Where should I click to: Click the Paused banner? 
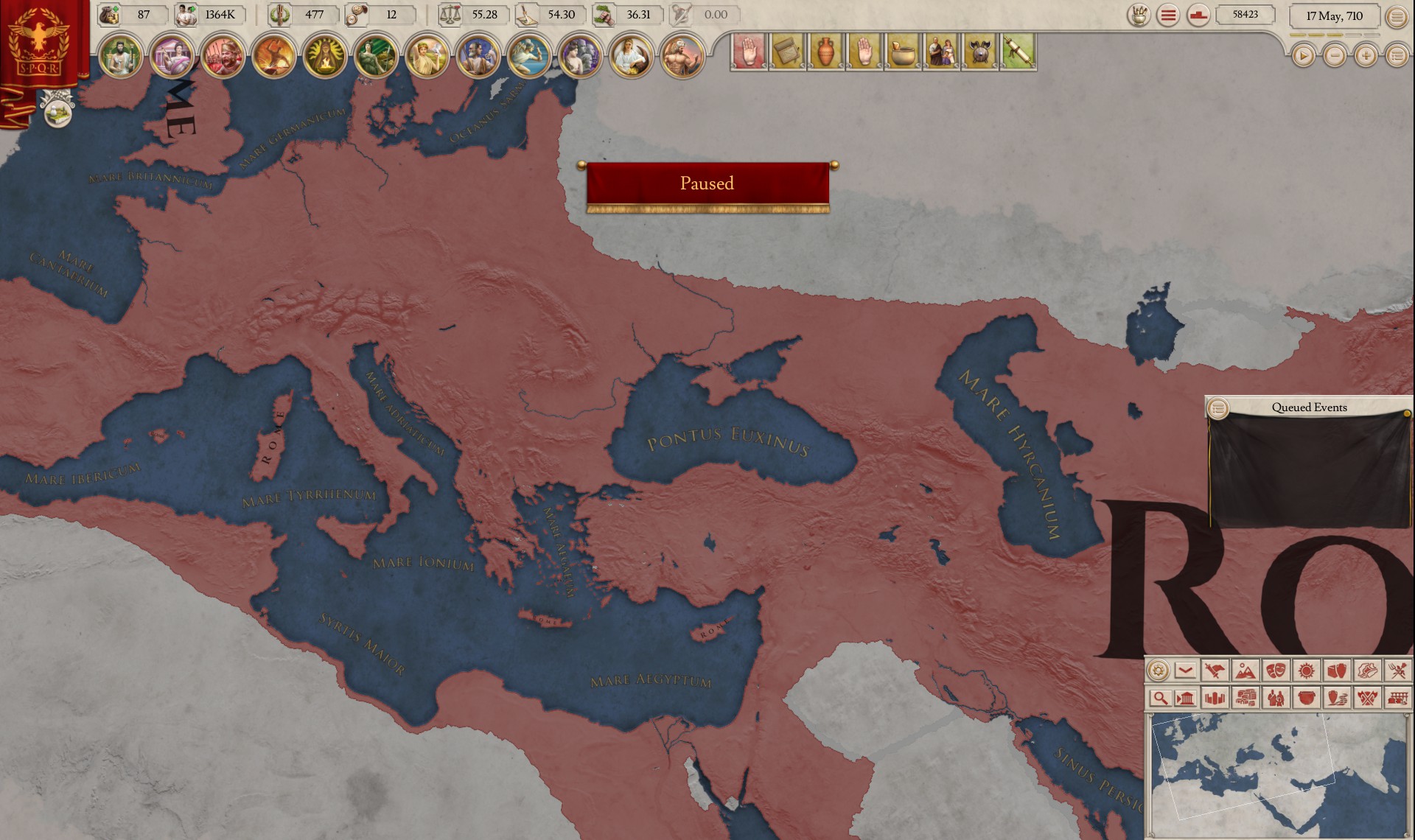pos(707,183)
